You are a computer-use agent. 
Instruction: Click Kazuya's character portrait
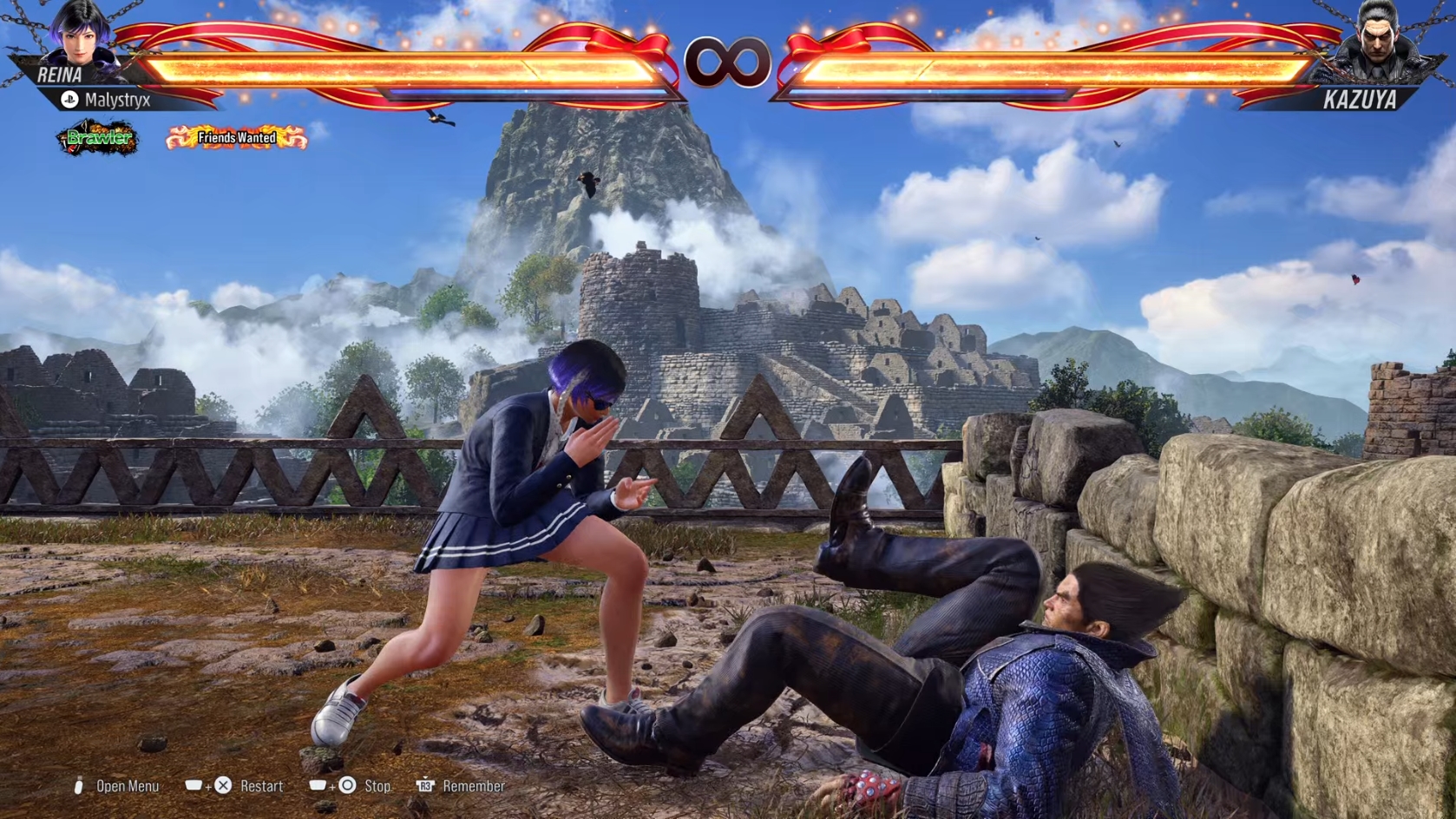click(1376, 40)
